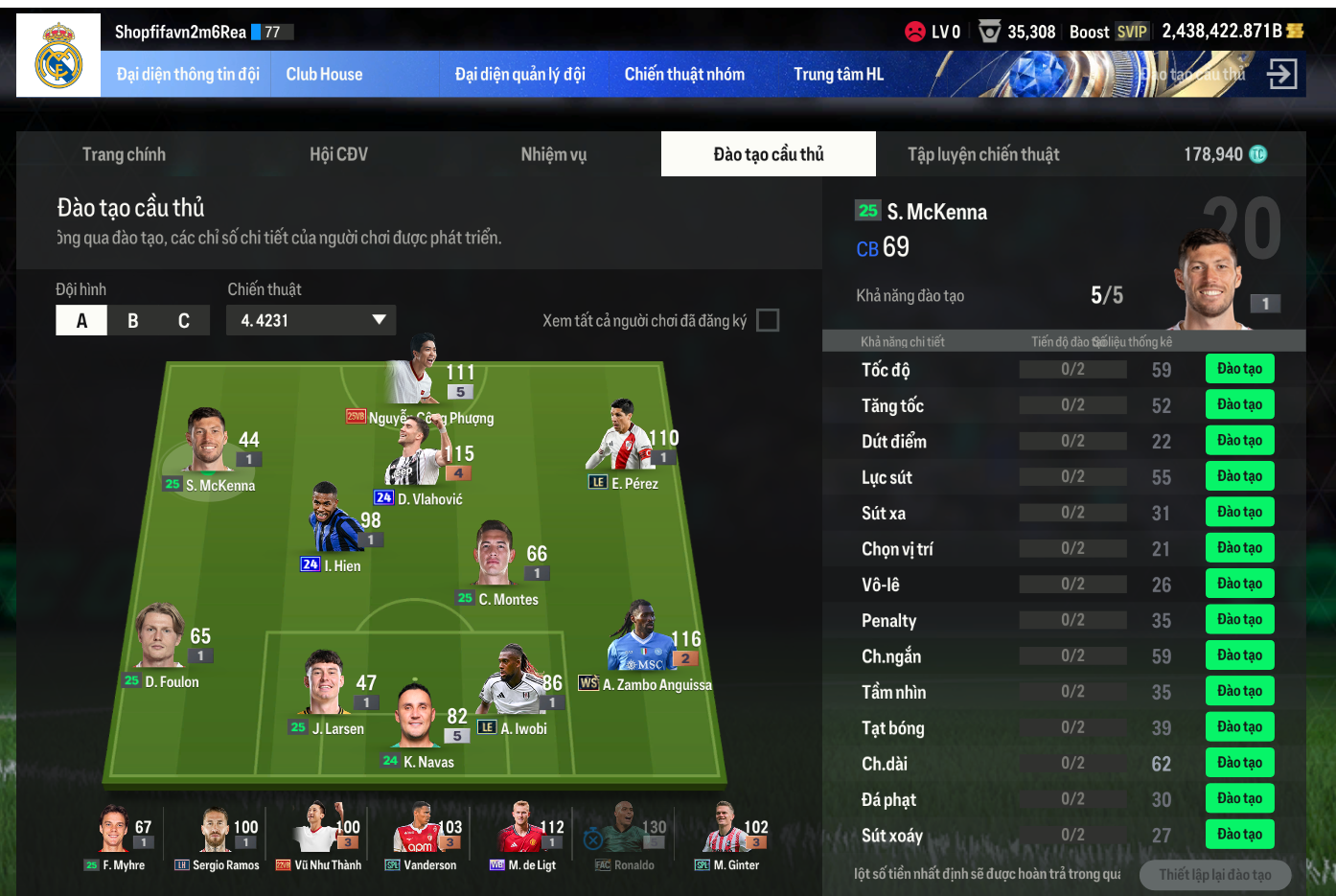The width and height of the screenshot is (1336, 896).
Task: Tick the show all registered players checkbox
Action: coord(768,320)
